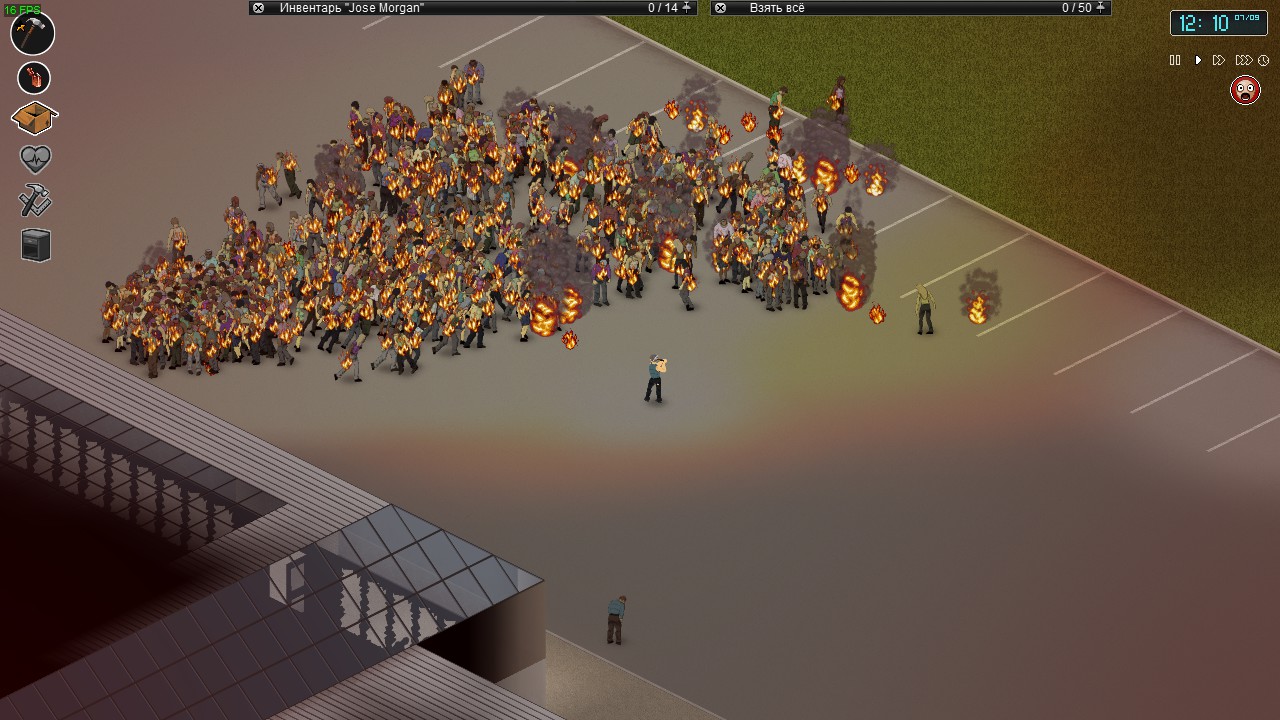Pin the Jose Morgan inventory panel
This screenshot has height=720, width=1280.
coord(688,8)
